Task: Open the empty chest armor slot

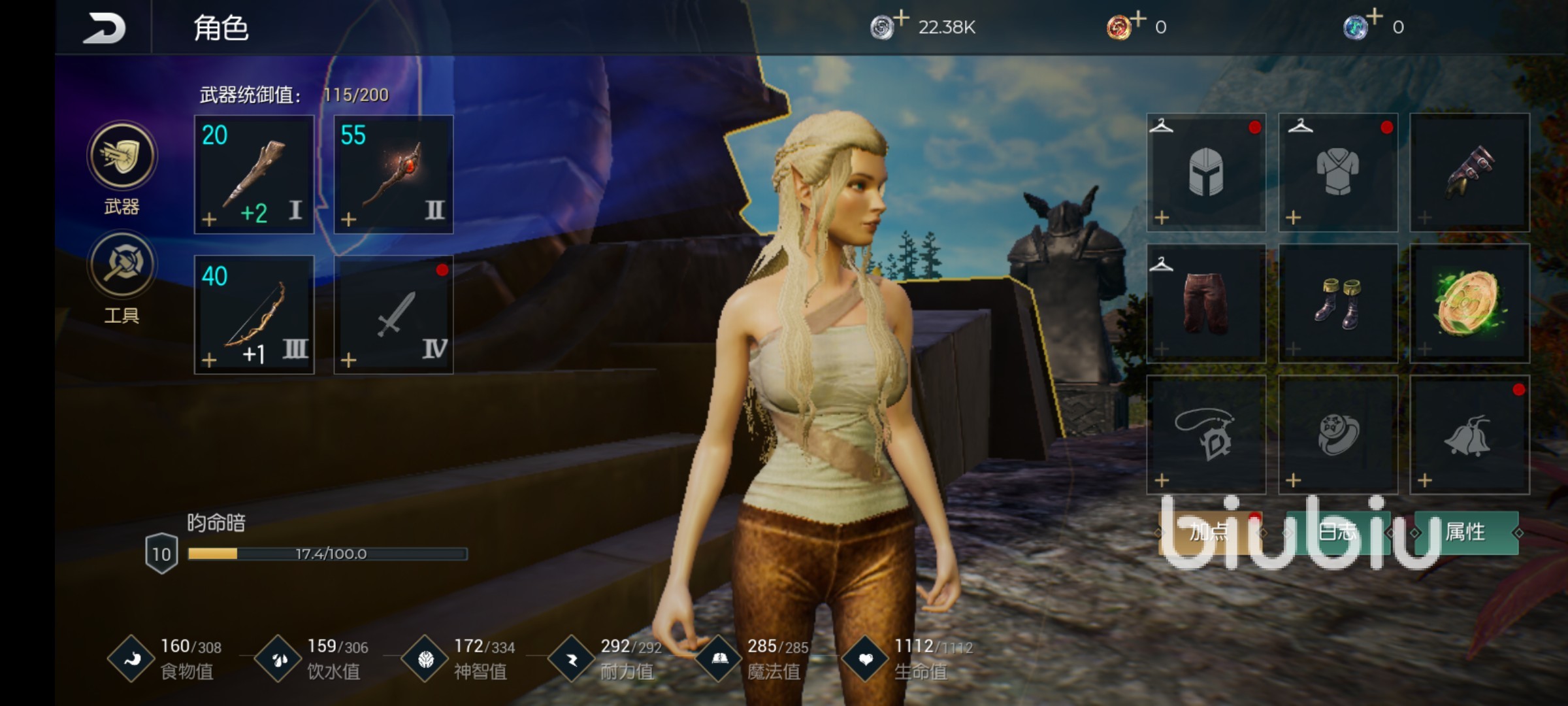Action: (x=1338, y=173)
